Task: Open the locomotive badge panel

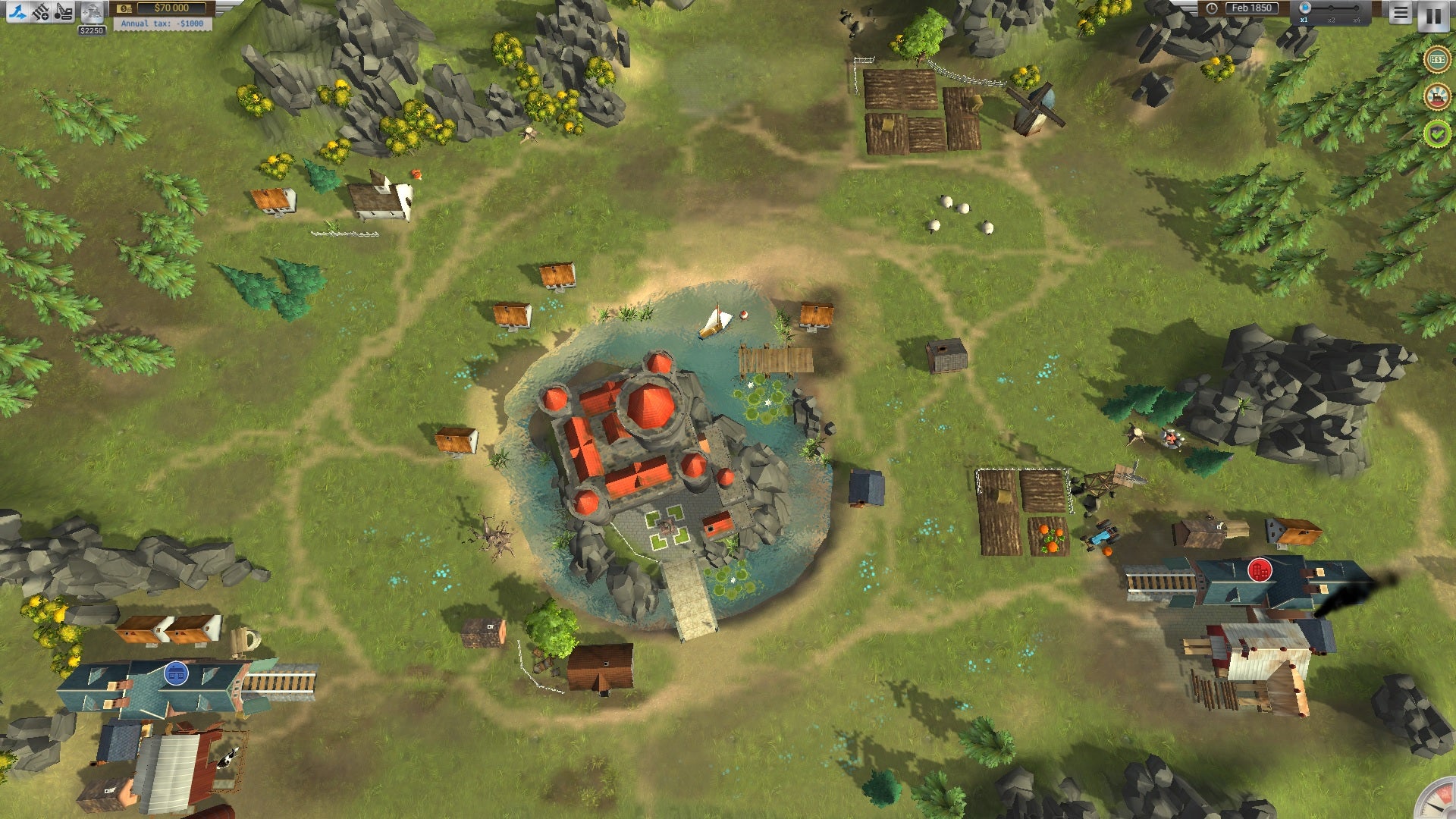Action: coord(1436,96)
